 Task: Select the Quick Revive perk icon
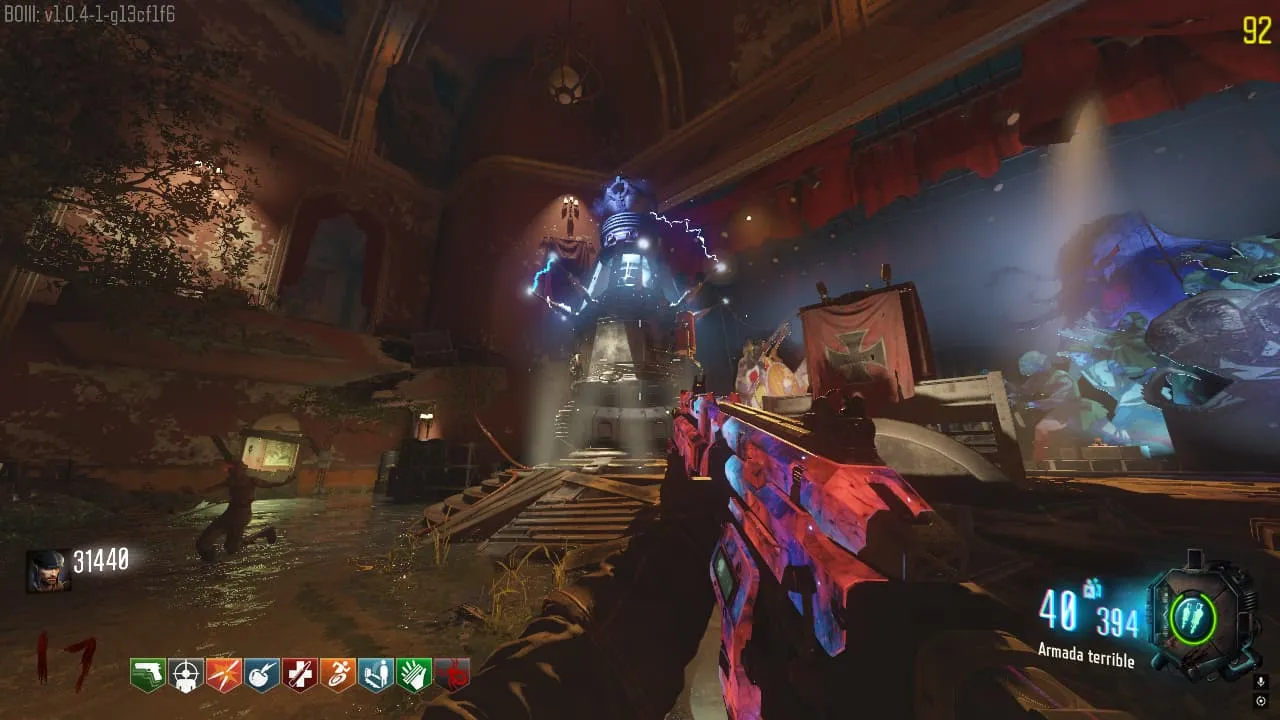point(375,675)
